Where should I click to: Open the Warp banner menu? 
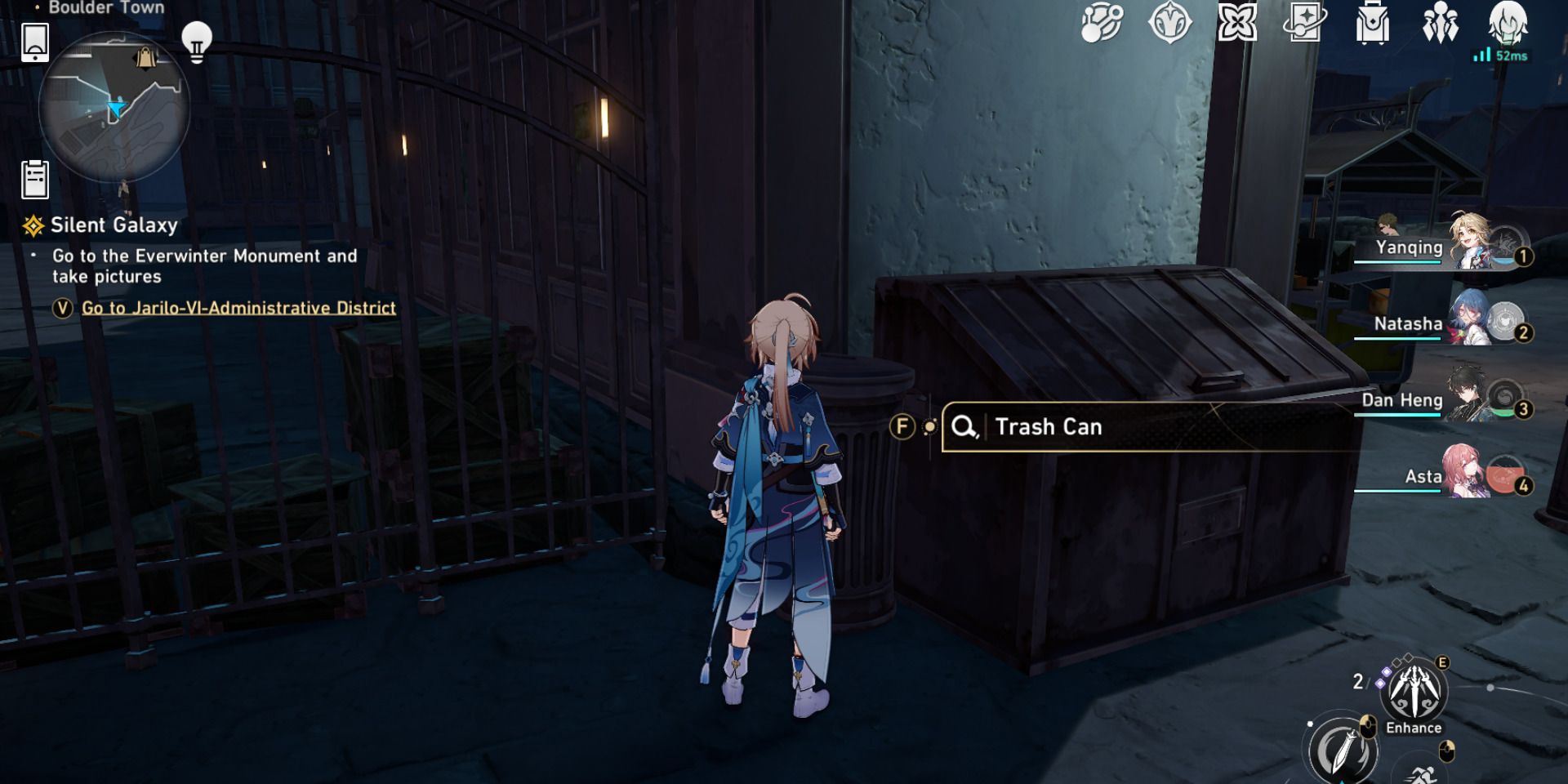click(1304, 24)
